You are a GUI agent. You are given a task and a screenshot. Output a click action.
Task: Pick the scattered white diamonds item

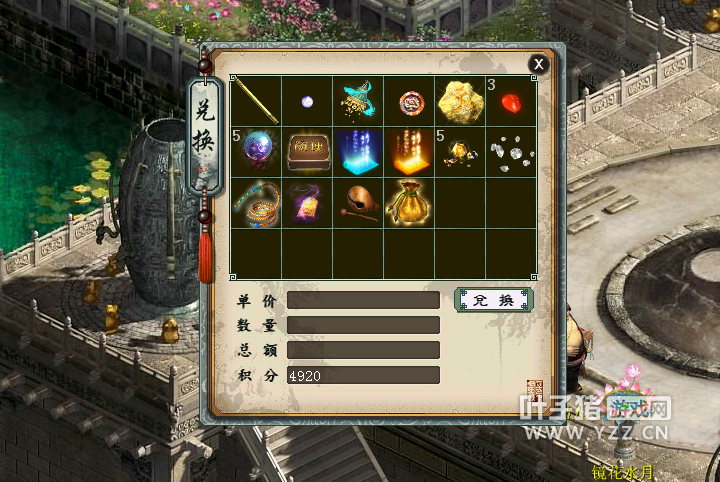(512, 152)
